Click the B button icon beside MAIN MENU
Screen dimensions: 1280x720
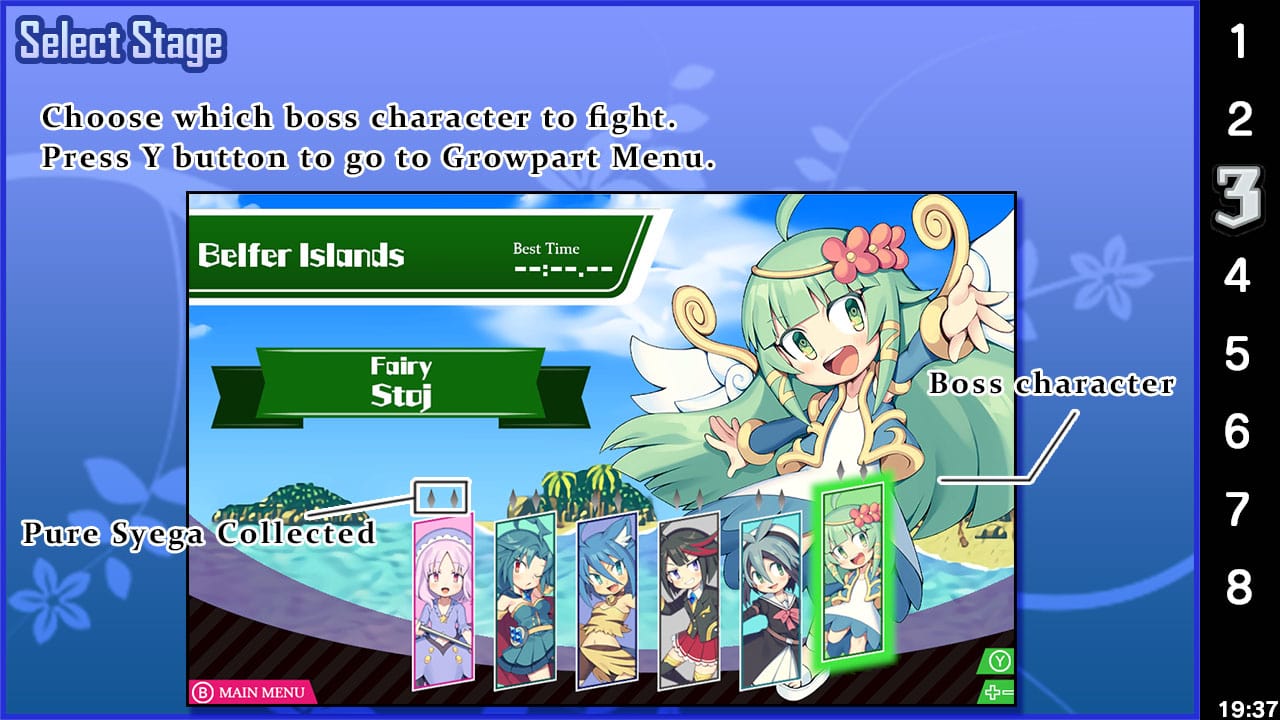pyautogui.click(x=206, y=691)
